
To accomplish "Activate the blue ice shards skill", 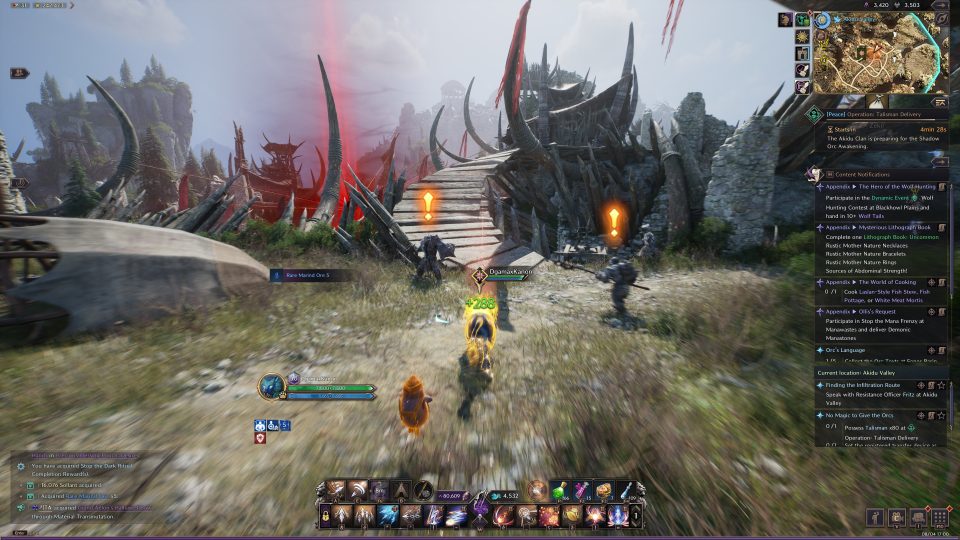I will click(x=388, y=515).
